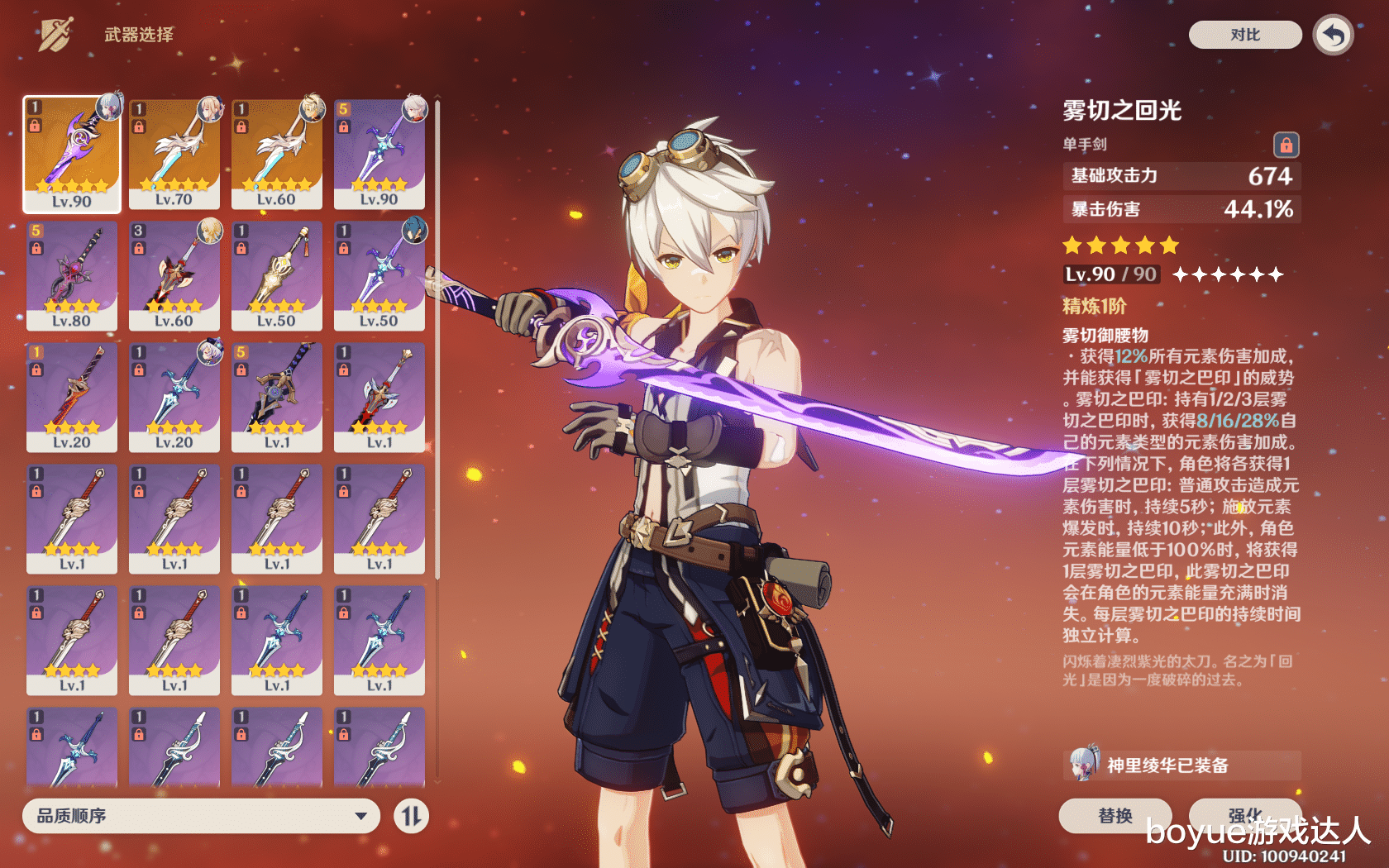
Task: Click the back arrow icon at top right
Action: coord(1333,36)
